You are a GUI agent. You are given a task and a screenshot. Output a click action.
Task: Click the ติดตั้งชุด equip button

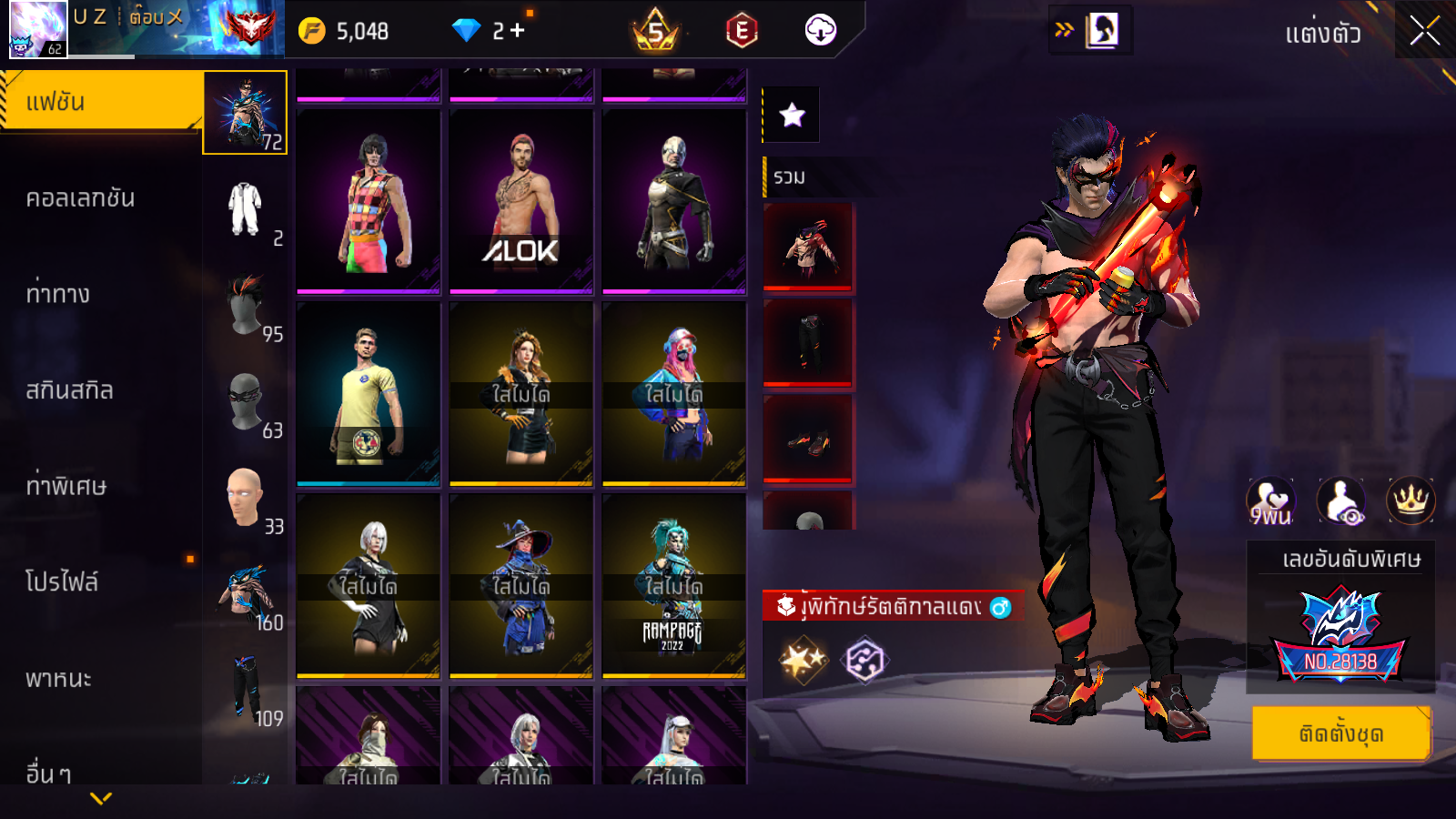pos(1340,733)
